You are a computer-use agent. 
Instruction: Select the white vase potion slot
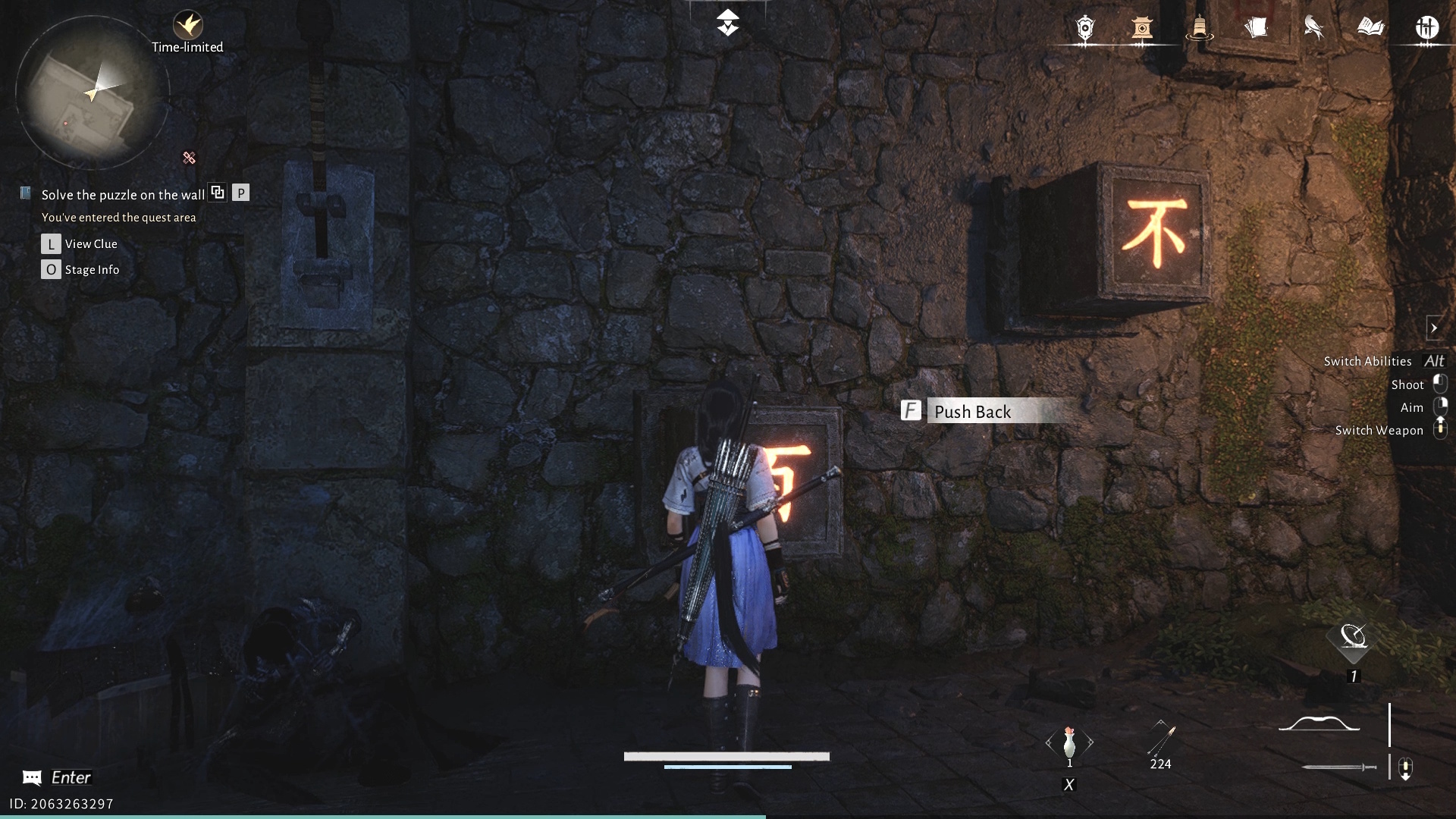tap(1069, 742)
